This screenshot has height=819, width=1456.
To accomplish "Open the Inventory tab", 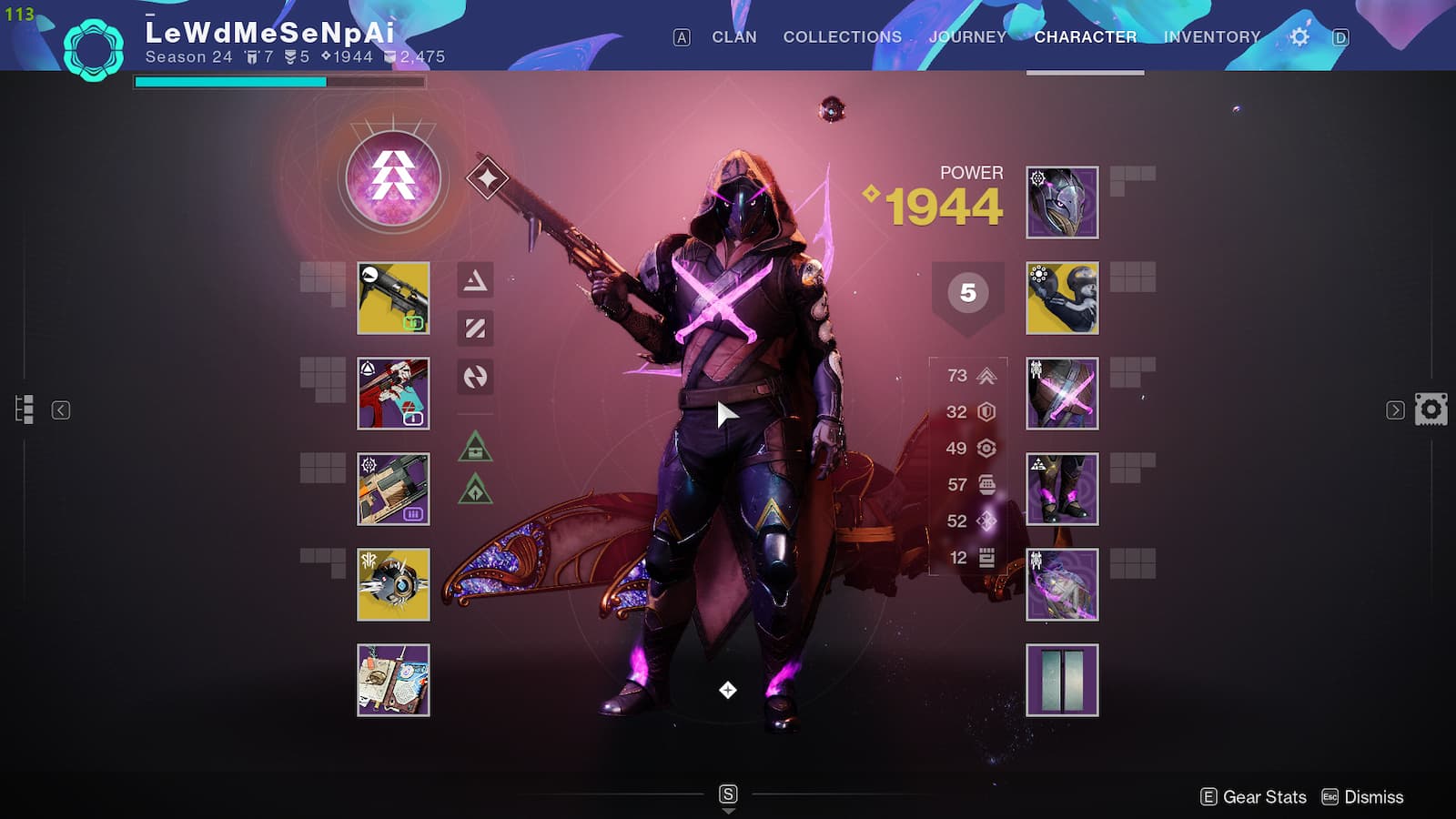I will click(1211, 37).
